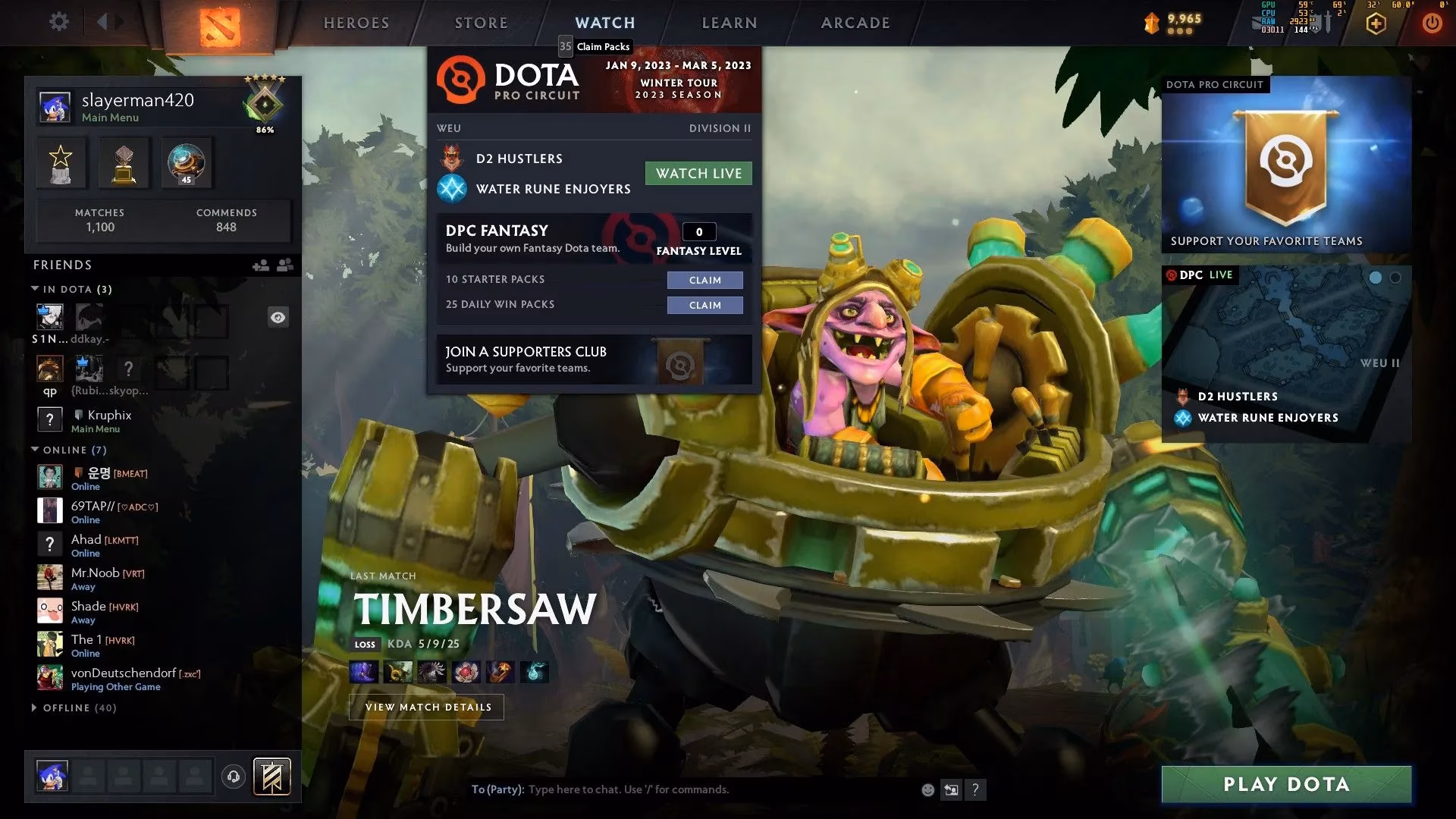Click the screenshot share icon near chat

click(951, 789)
